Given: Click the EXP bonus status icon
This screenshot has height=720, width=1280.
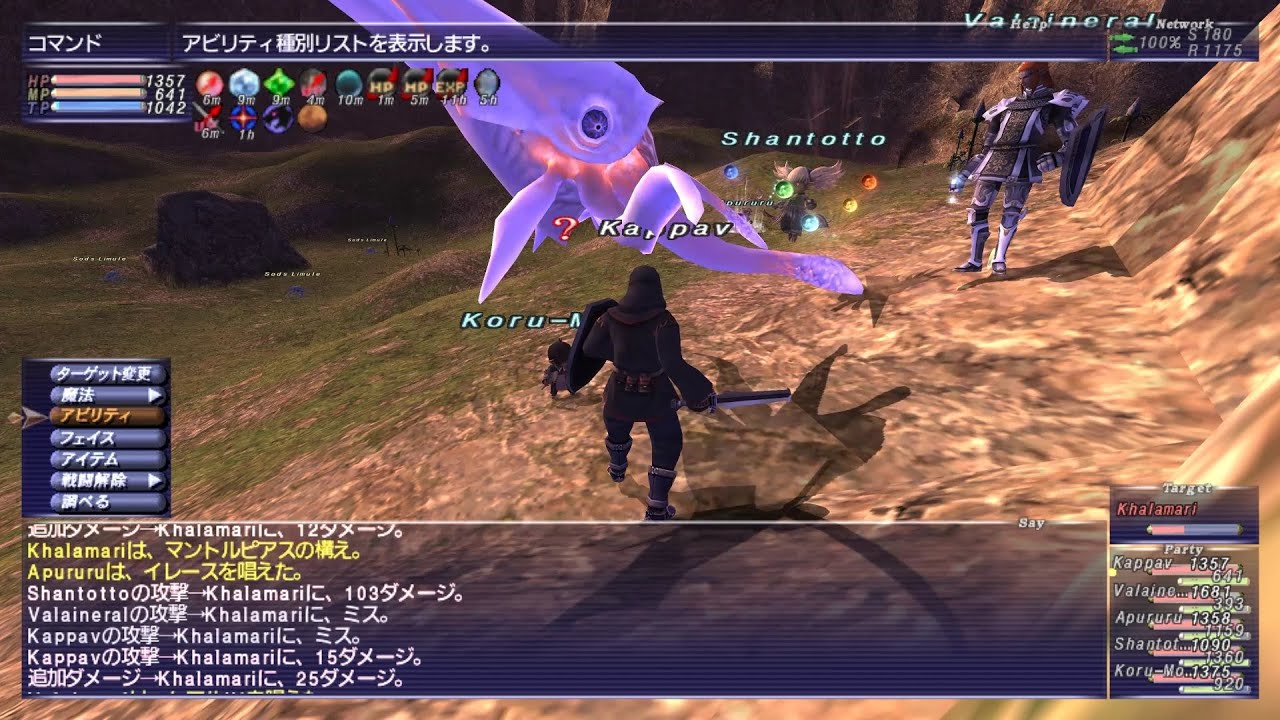Looking at the screenshot, I should tap(451, 82).
